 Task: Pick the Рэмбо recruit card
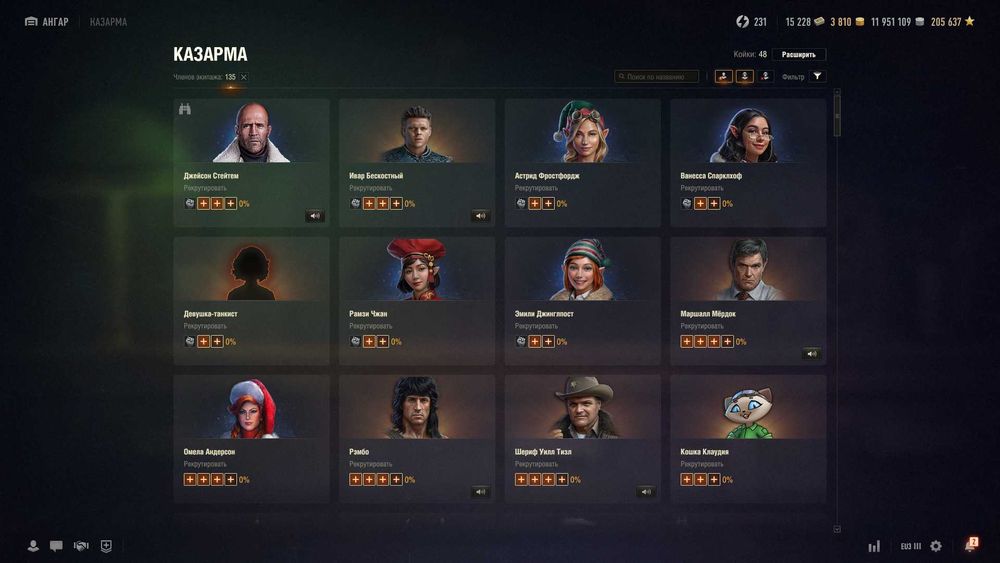tap(417, 438)
